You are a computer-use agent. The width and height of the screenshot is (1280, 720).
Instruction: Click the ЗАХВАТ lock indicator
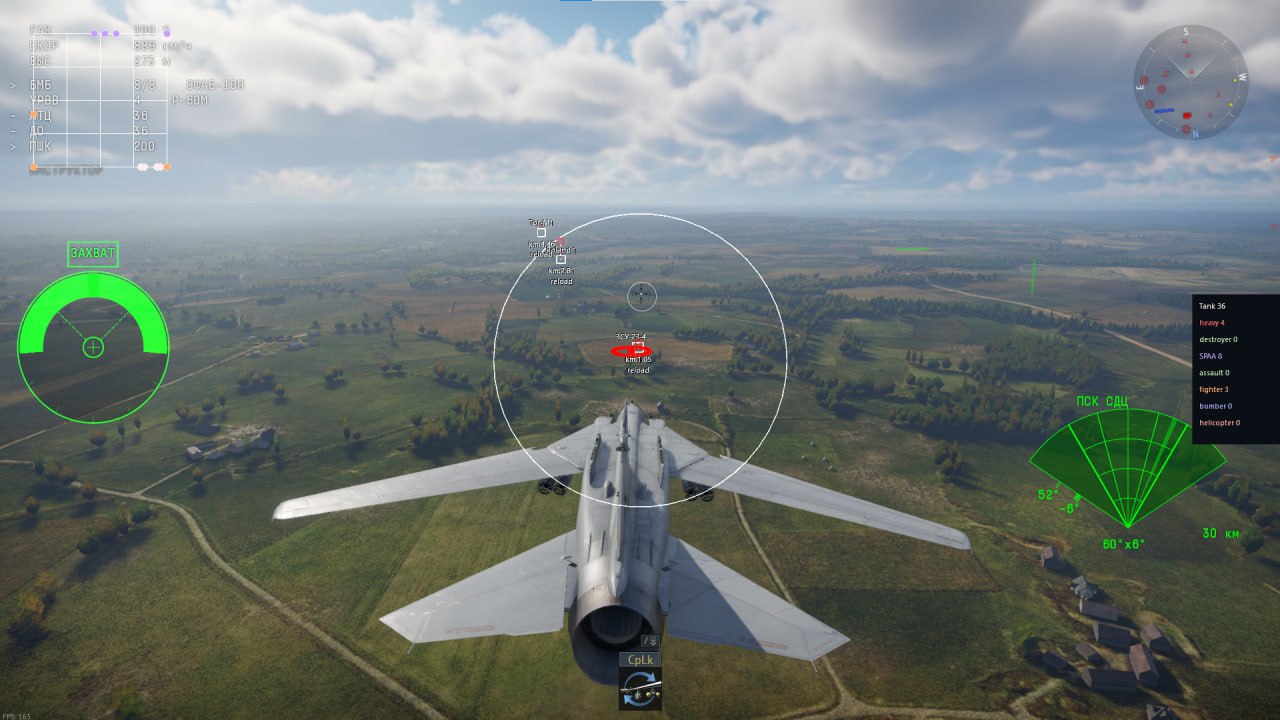93,254
